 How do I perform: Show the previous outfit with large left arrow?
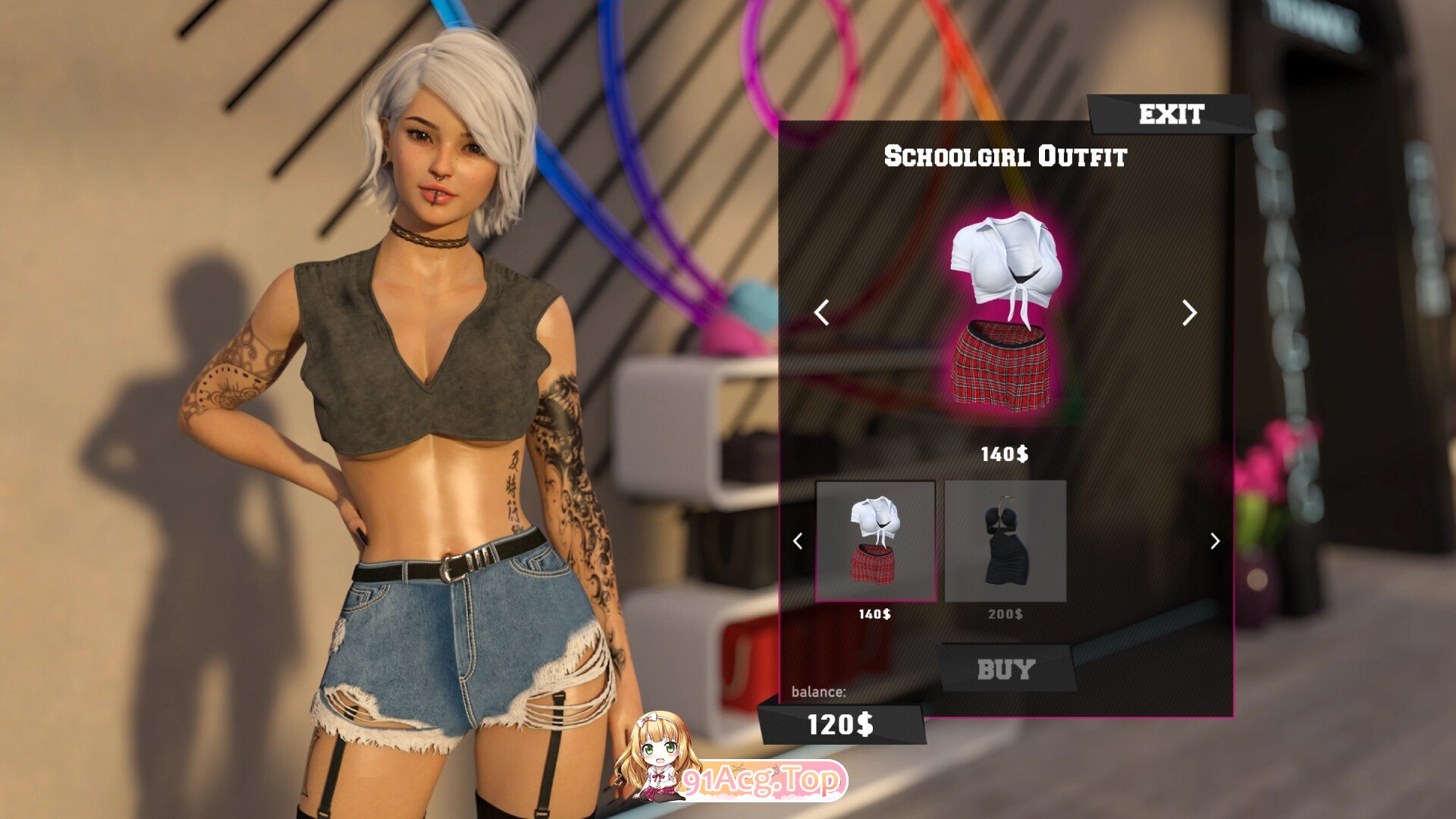[x=821, y=312]
